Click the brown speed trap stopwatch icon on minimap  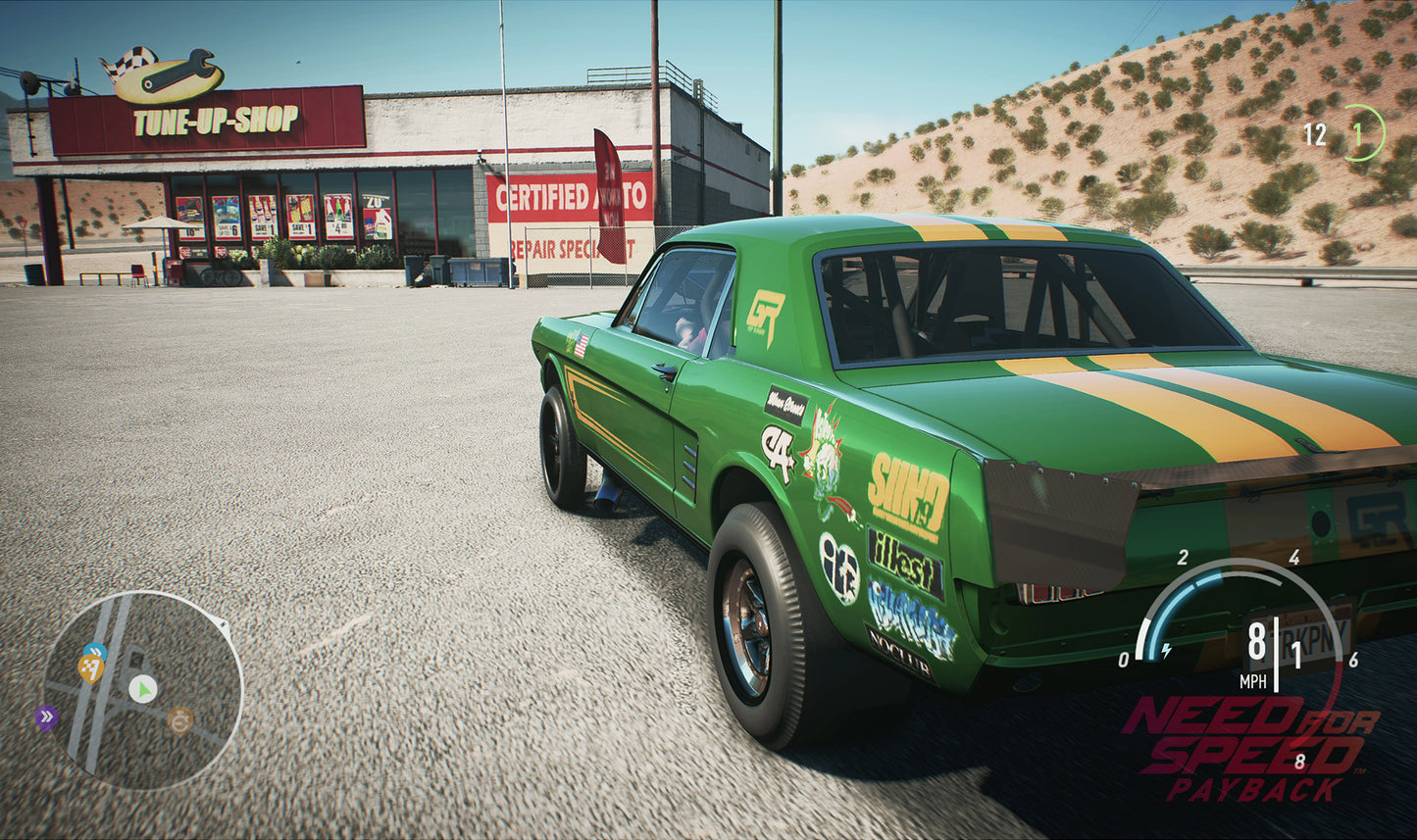click(x=181, y=721)
